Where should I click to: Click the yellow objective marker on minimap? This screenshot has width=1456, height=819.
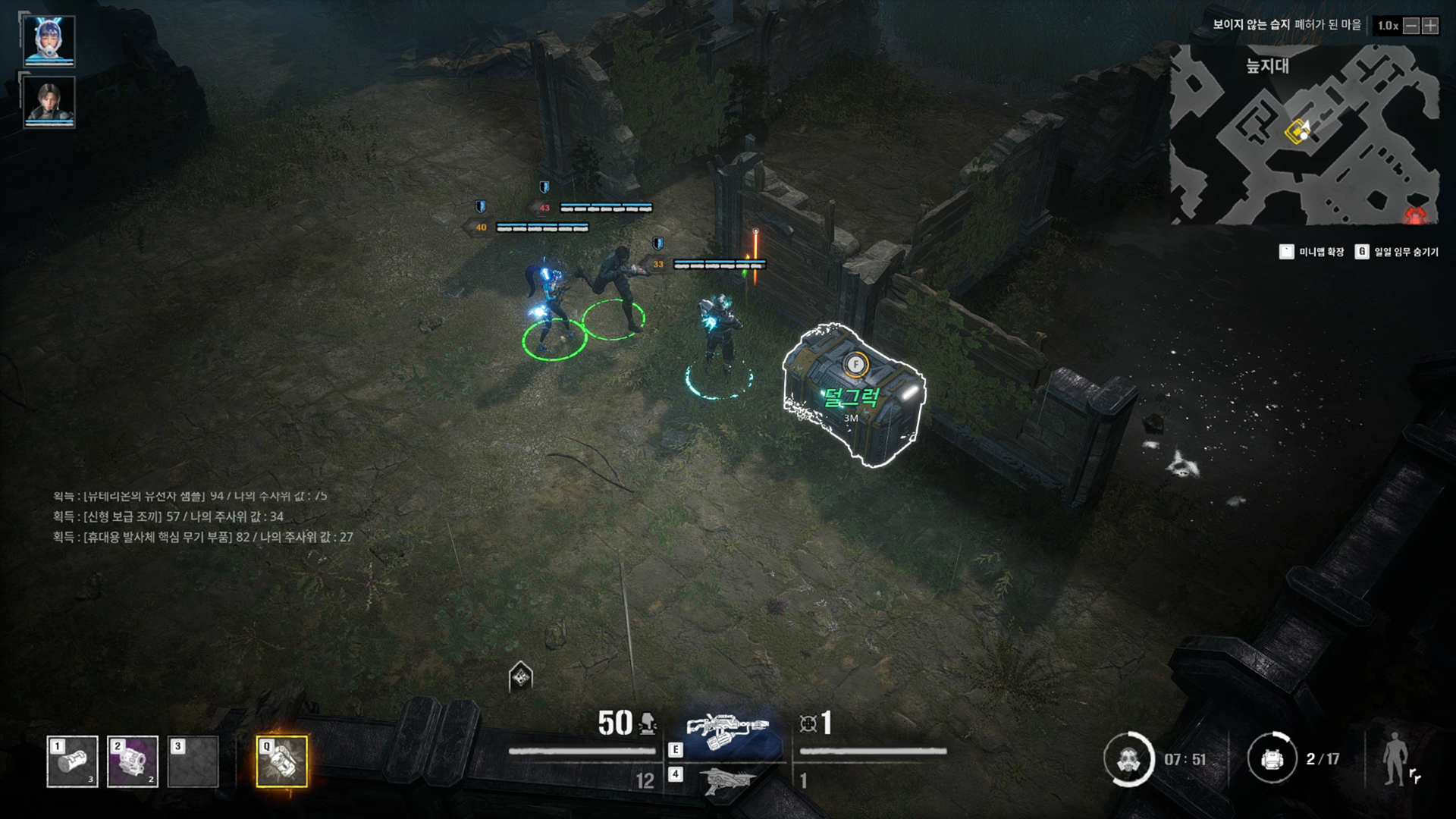pos(1297,132)
